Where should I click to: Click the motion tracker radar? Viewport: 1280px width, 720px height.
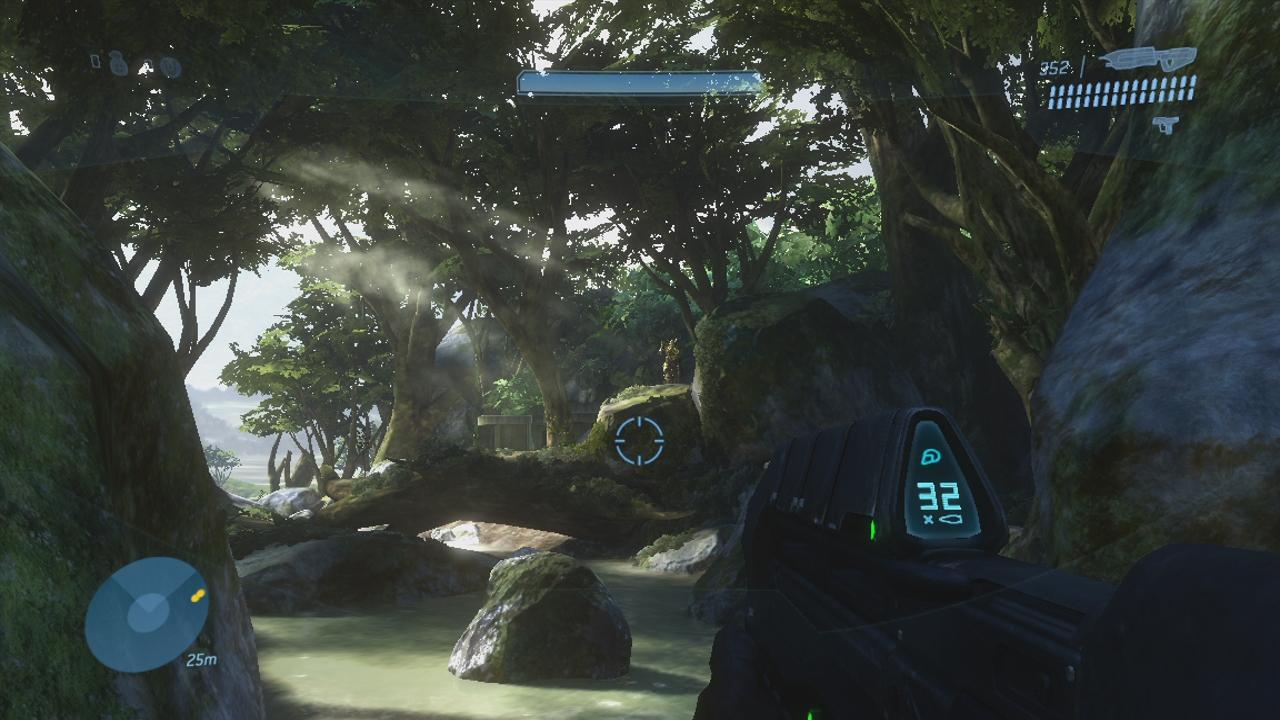click(147, 614)
